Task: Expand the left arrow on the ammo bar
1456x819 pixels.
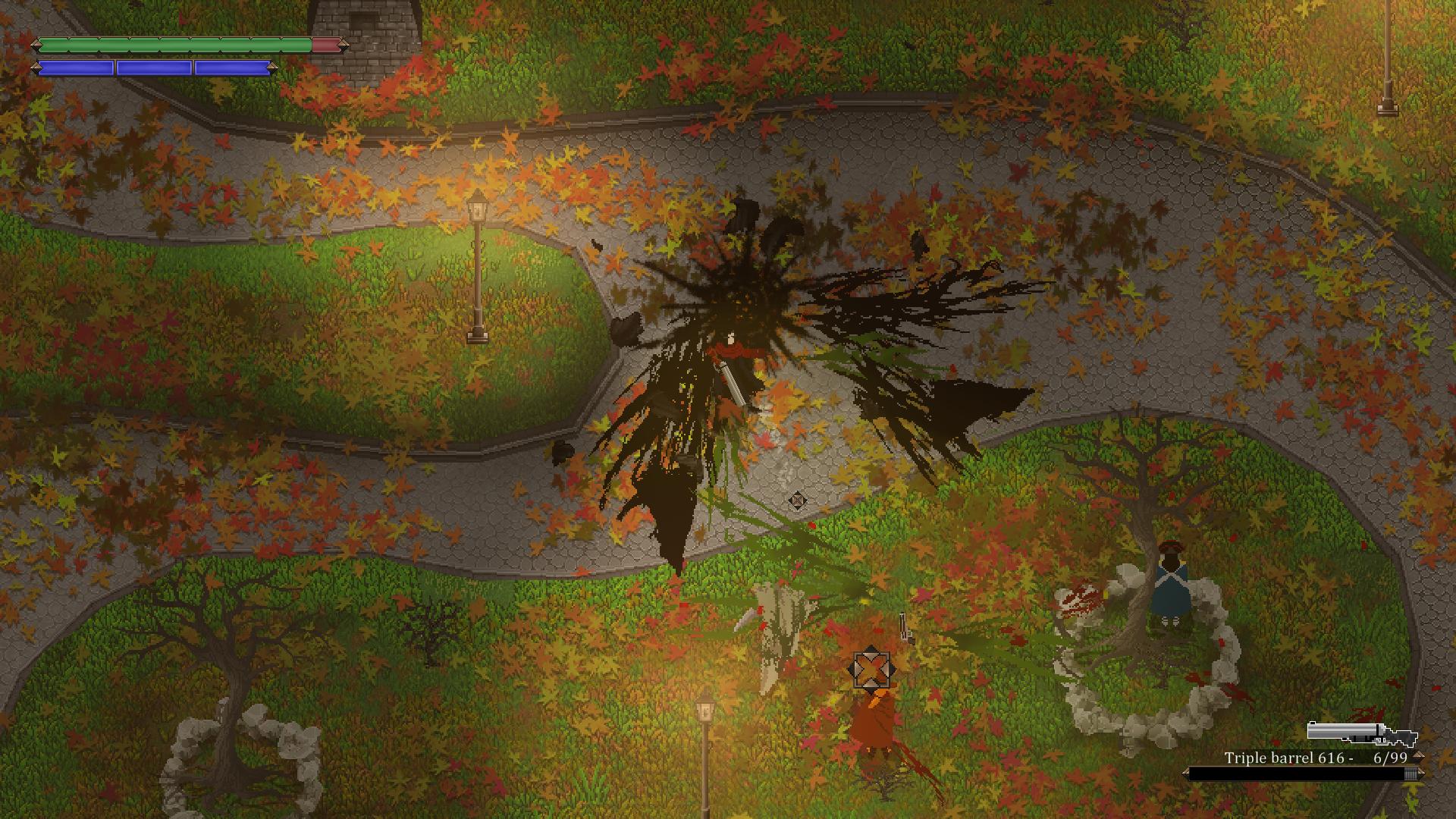Action: 1185,773
